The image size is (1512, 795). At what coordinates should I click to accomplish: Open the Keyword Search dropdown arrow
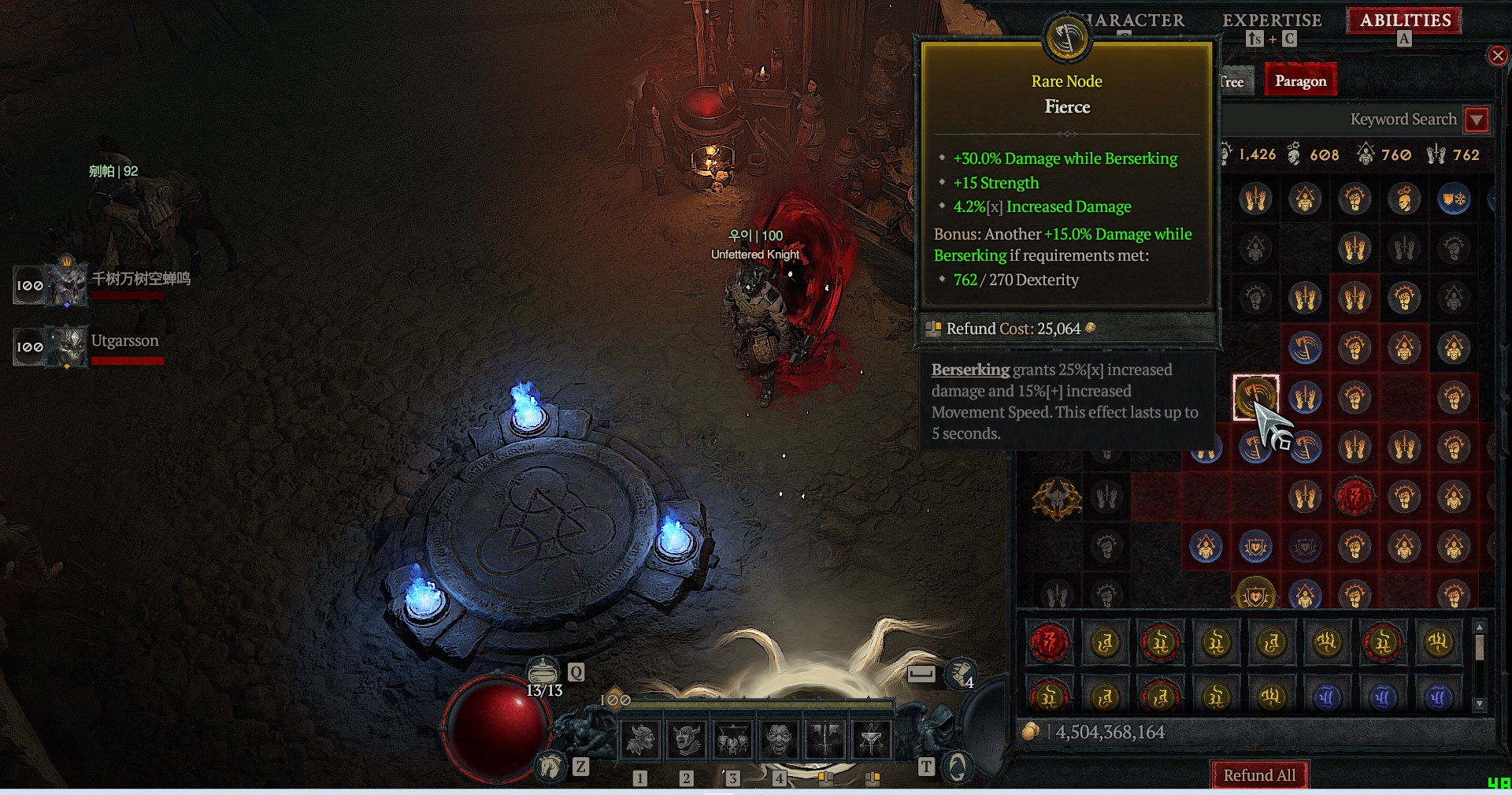[1477, 120]
